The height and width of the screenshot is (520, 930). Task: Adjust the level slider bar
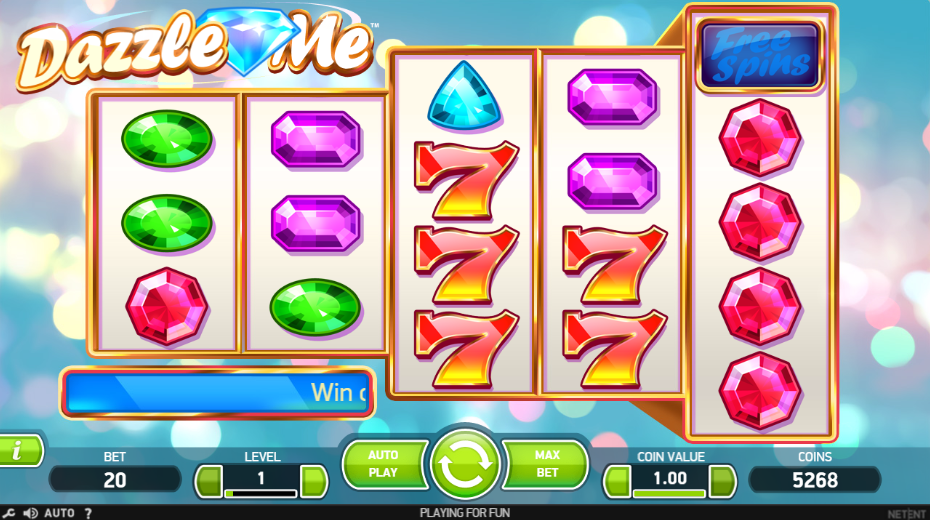[261, 493]
